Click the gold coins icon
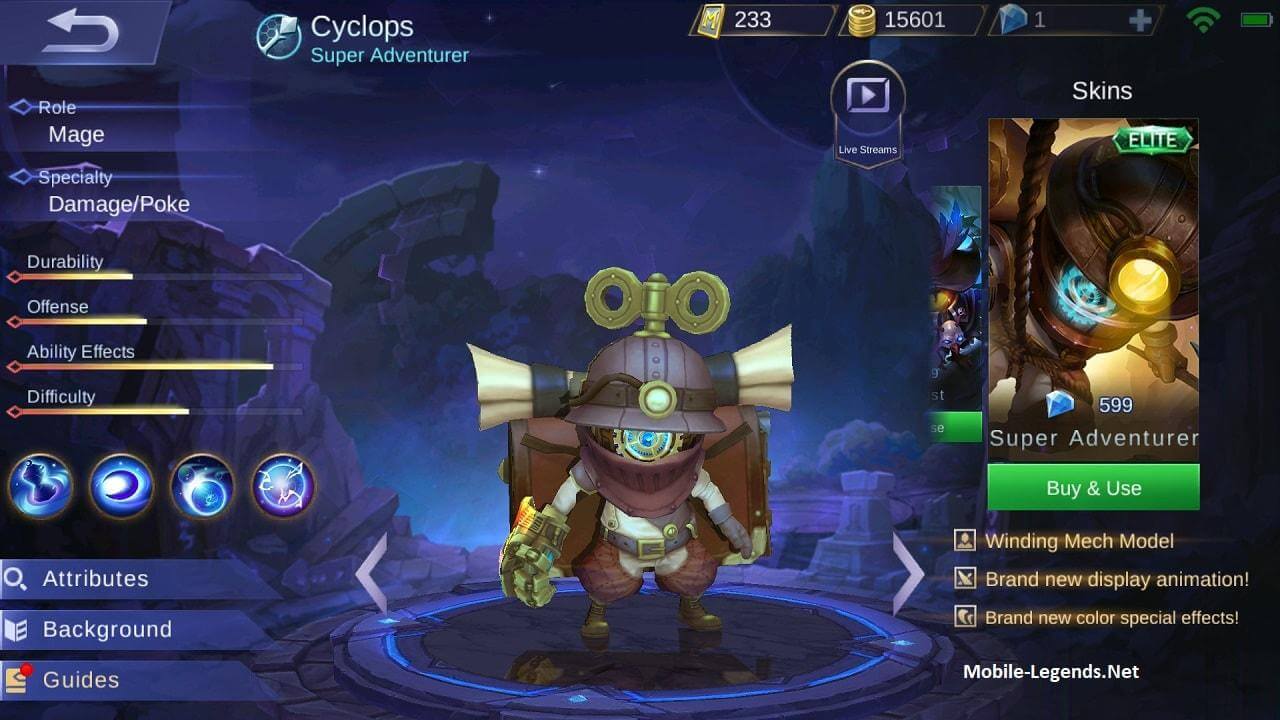The height and width of the screenshot is (720, 1280). (862, 20)
